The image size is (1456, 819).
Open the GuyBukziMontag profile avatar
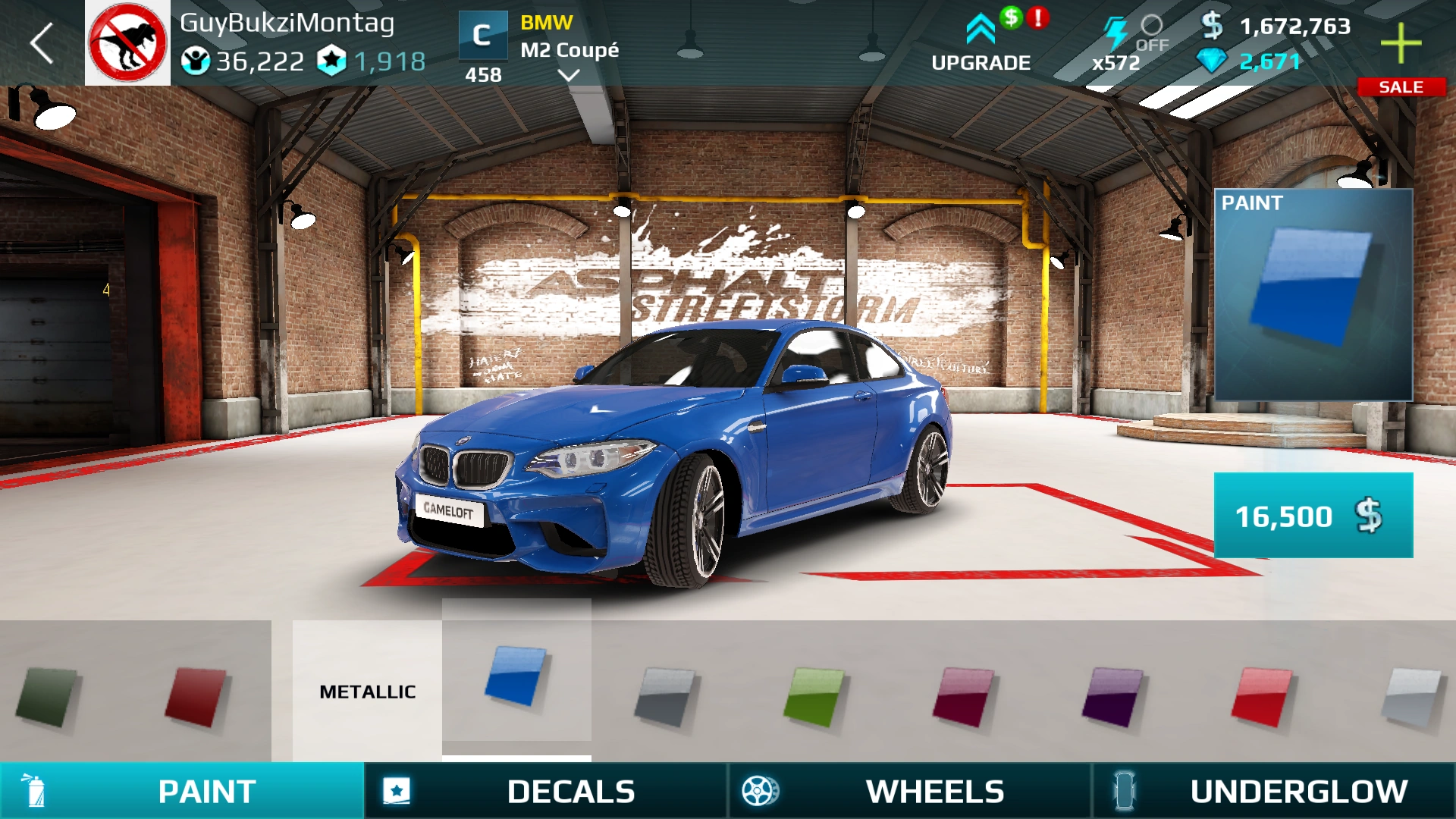tap(127, 43)
